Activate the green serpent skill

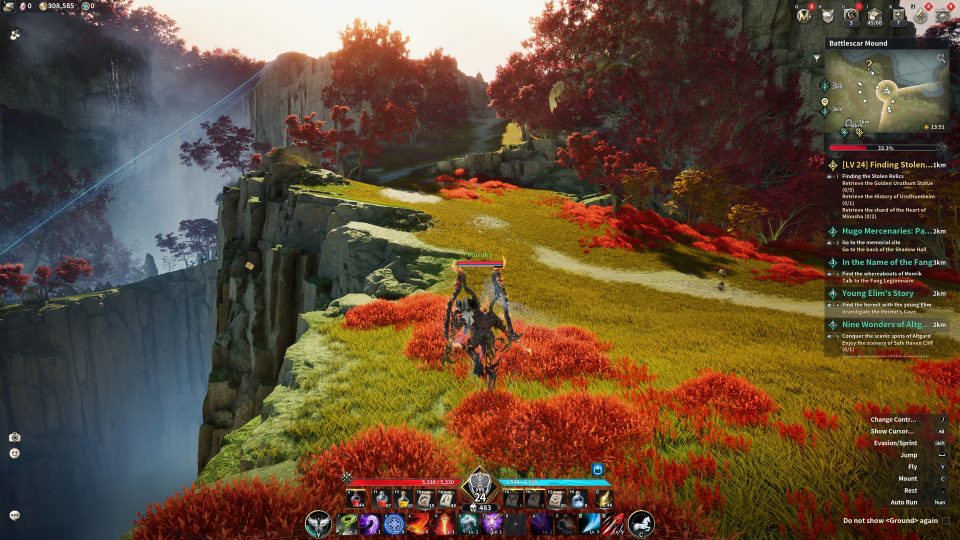tap(348, 523)
